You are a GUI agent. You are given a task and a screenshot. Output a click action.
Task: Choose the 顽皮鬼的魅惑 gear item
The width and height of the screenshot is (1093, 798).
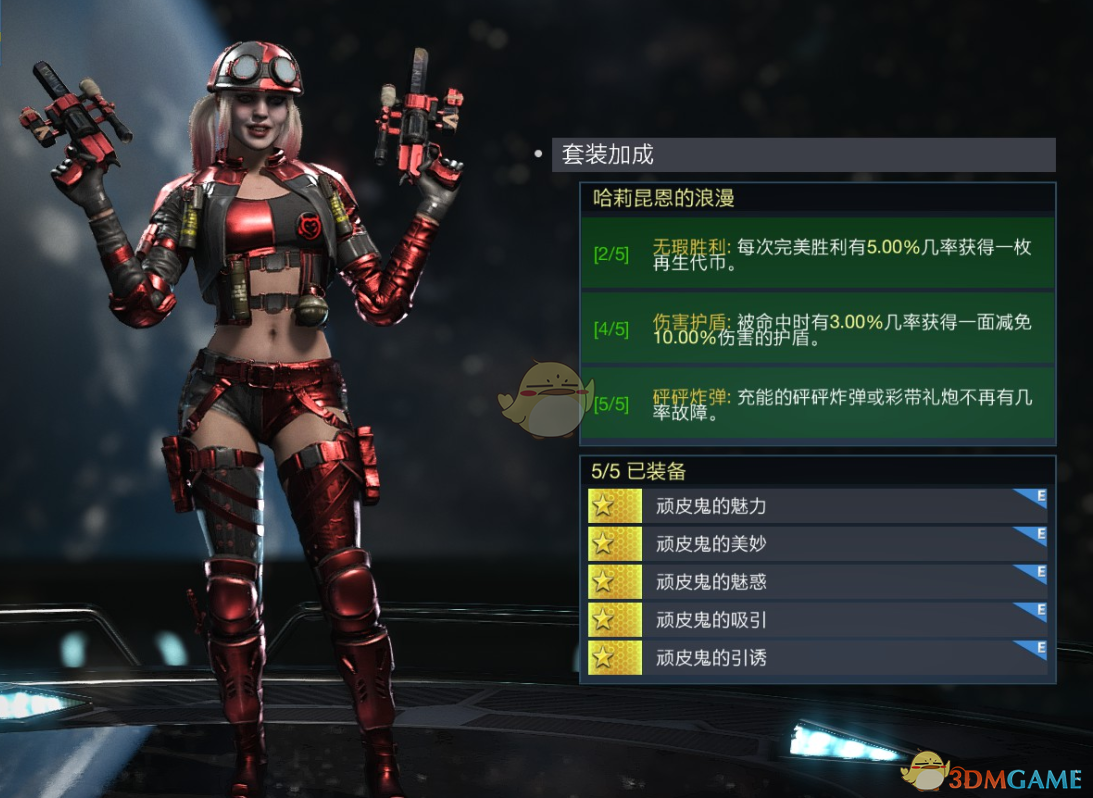point(817,582)
